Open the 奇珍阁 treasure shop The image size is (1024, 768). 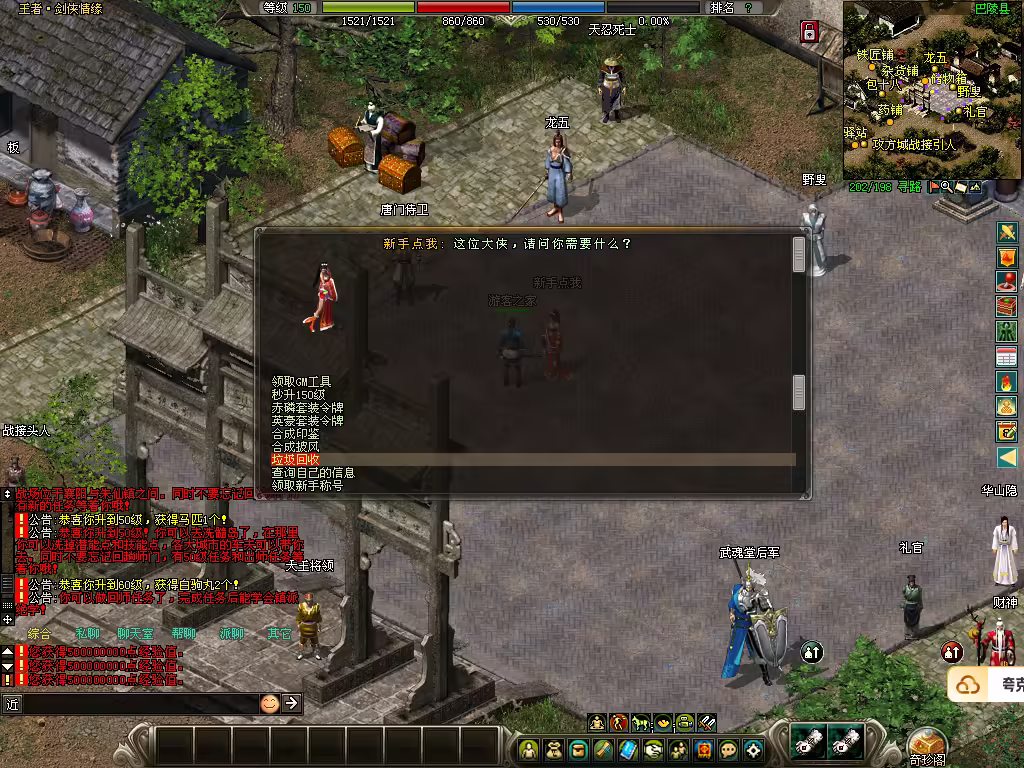[927, 745]
